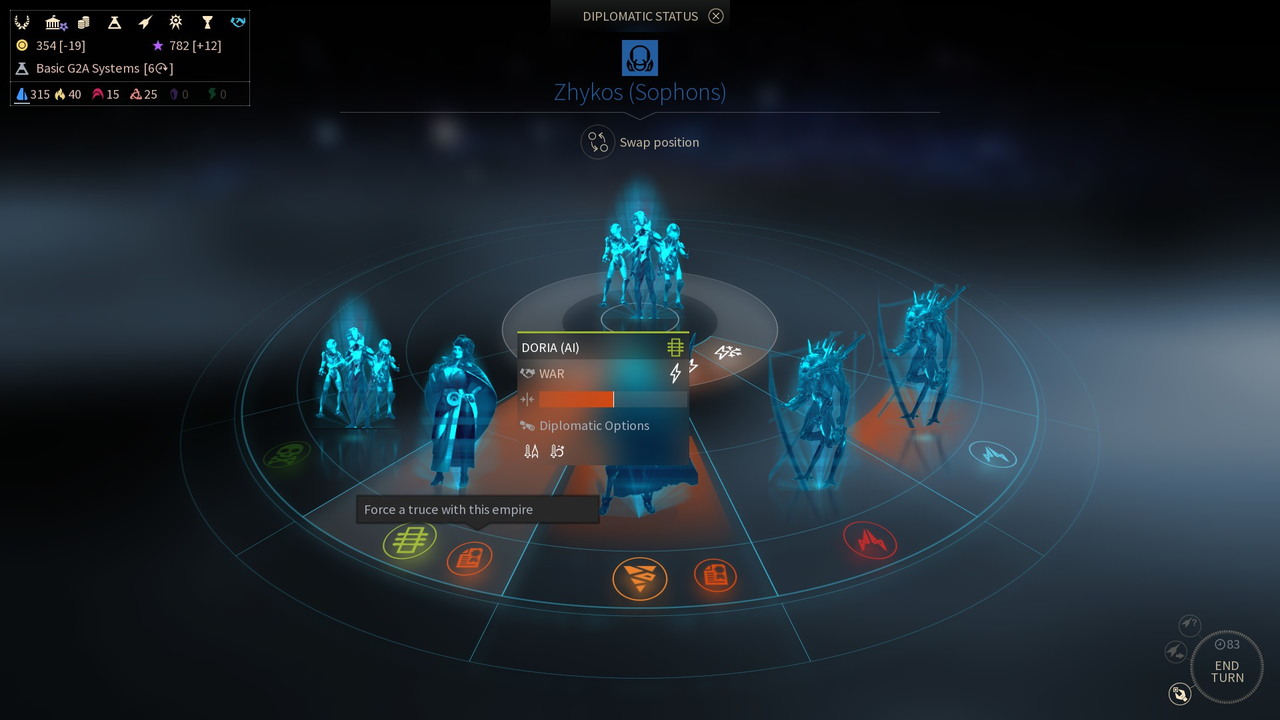Open the laurel wreath empire screen

coord(22,22)
